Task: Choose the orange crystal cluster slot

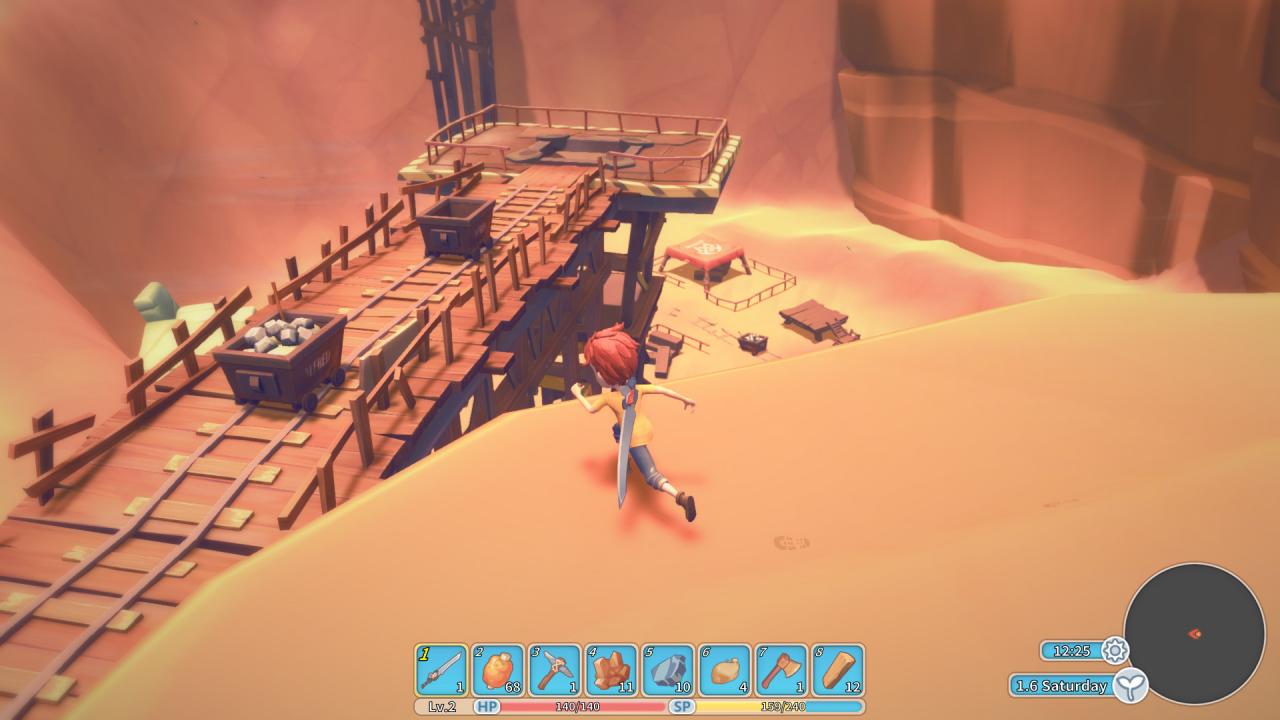Action: [x=611, y=670]
